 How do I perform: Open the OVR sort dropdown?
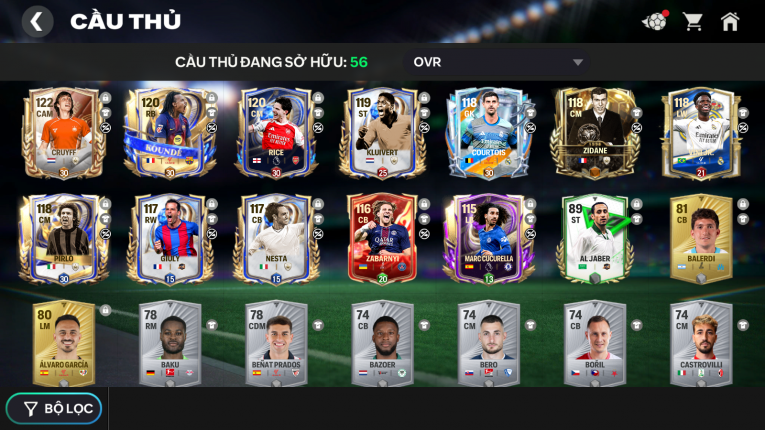point(497,62)
